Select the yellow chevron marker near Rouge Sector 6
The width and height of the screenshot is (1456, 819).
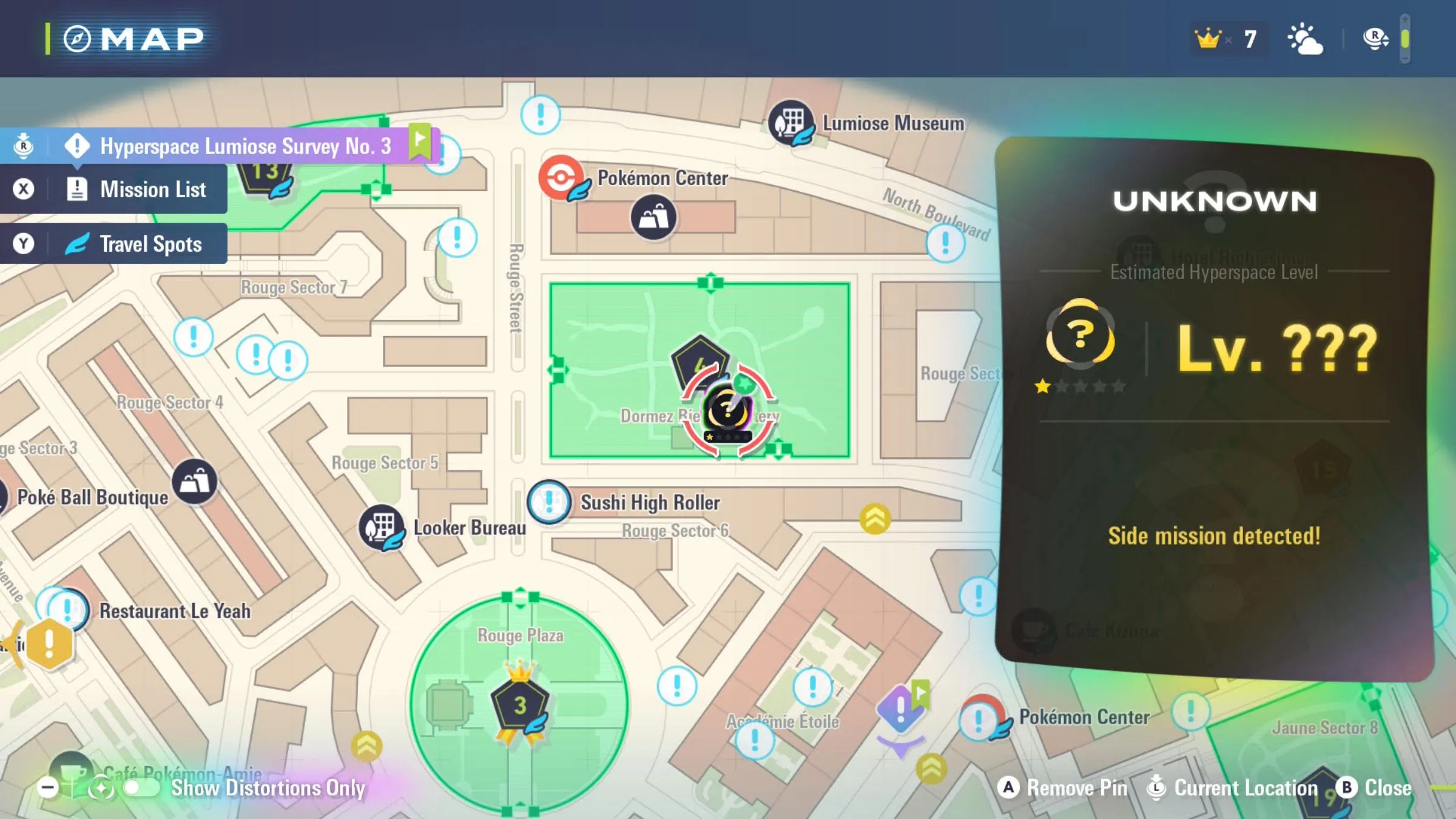(x=875, y=519)
